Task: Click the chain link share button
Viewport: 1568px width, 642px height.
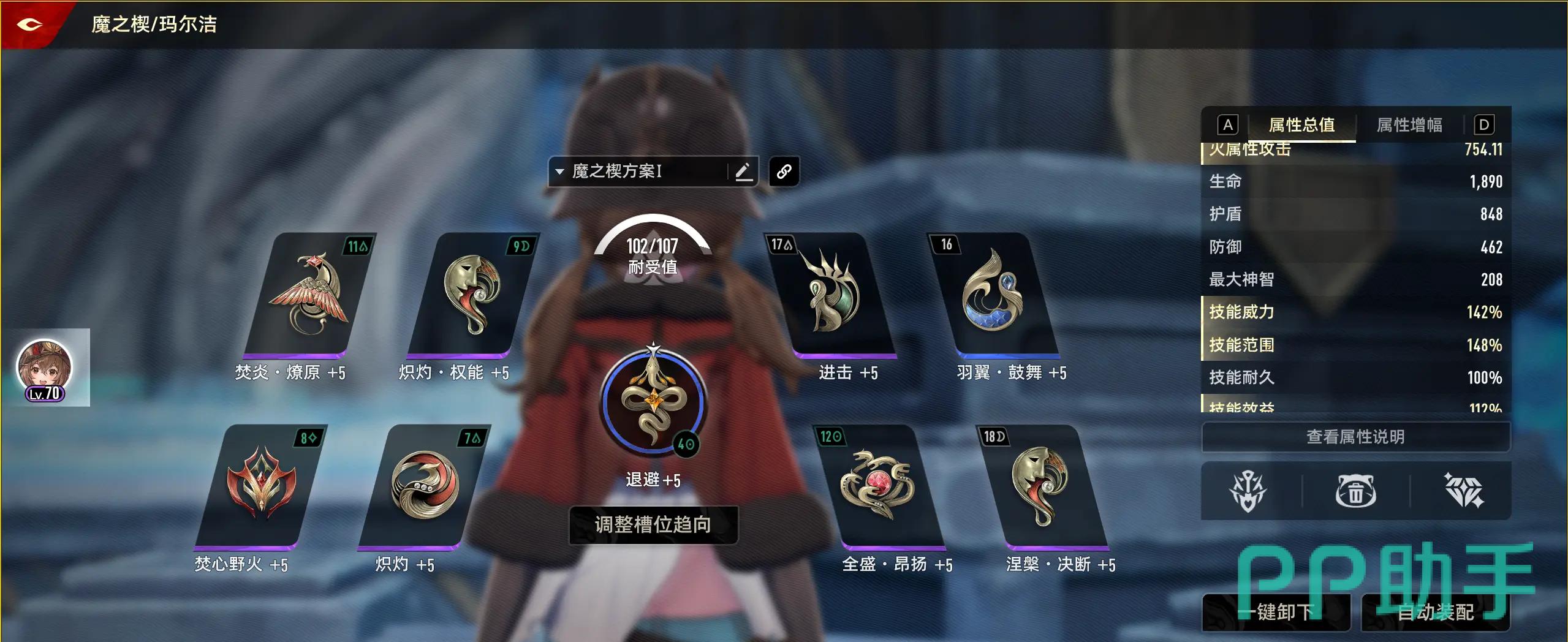Action: tap(784, 172)
